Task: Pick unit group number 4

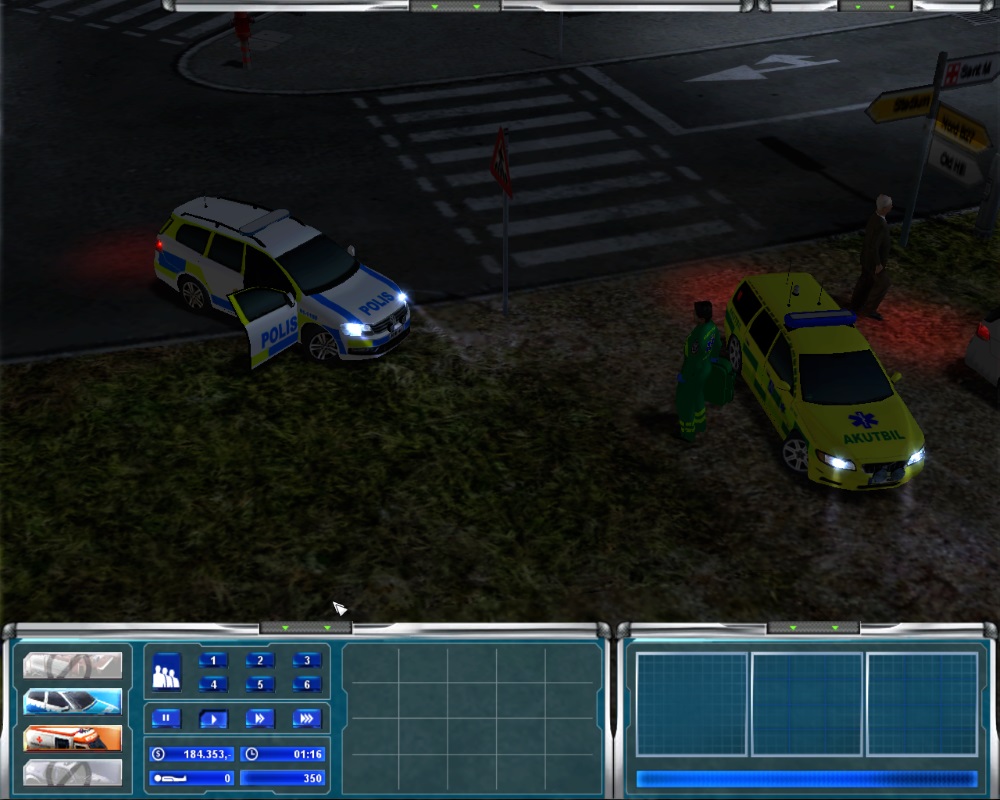Action: tap(213, 685)
